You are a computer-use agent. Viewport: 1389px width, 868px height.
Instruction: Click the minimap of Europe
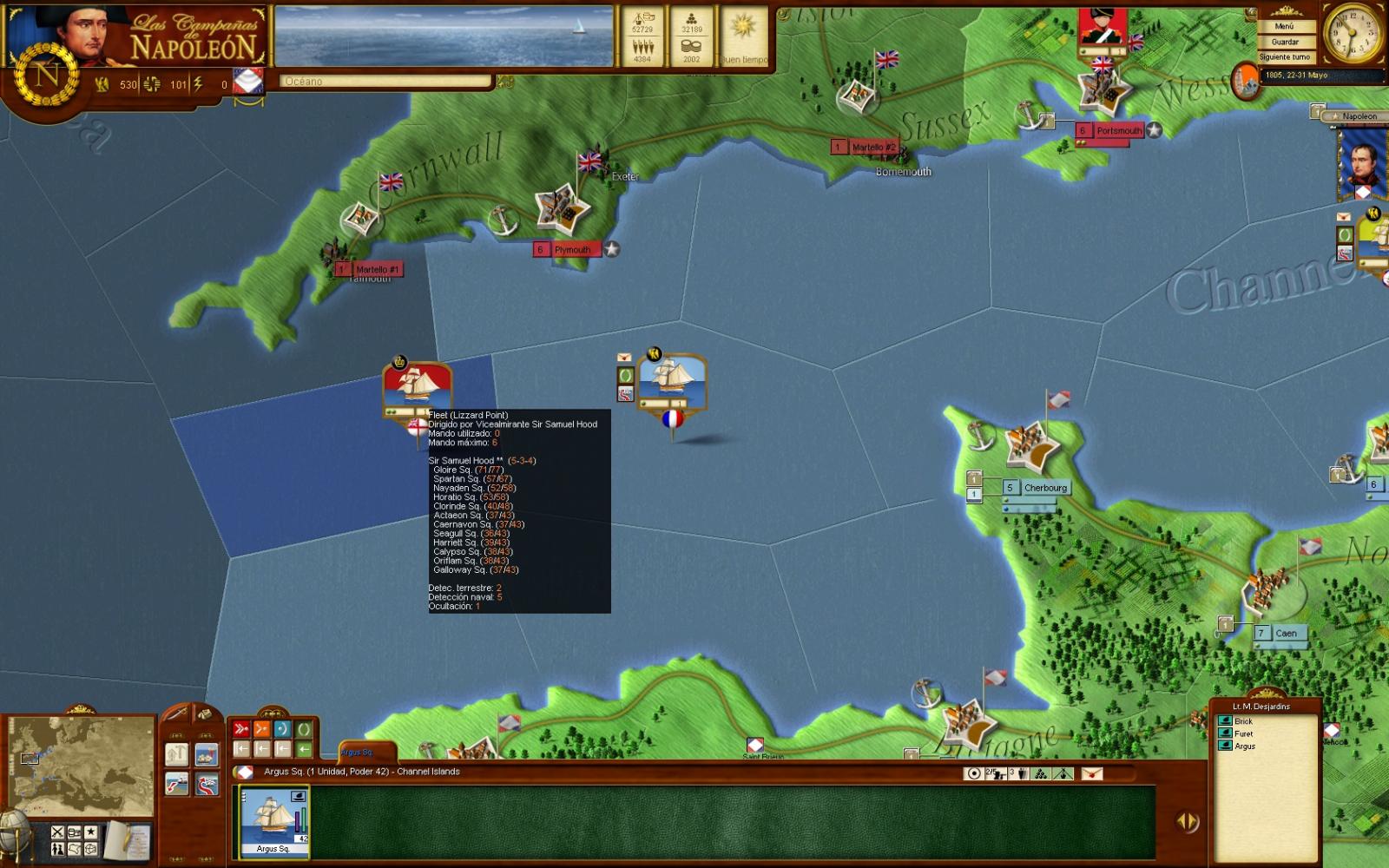(81, 766)
